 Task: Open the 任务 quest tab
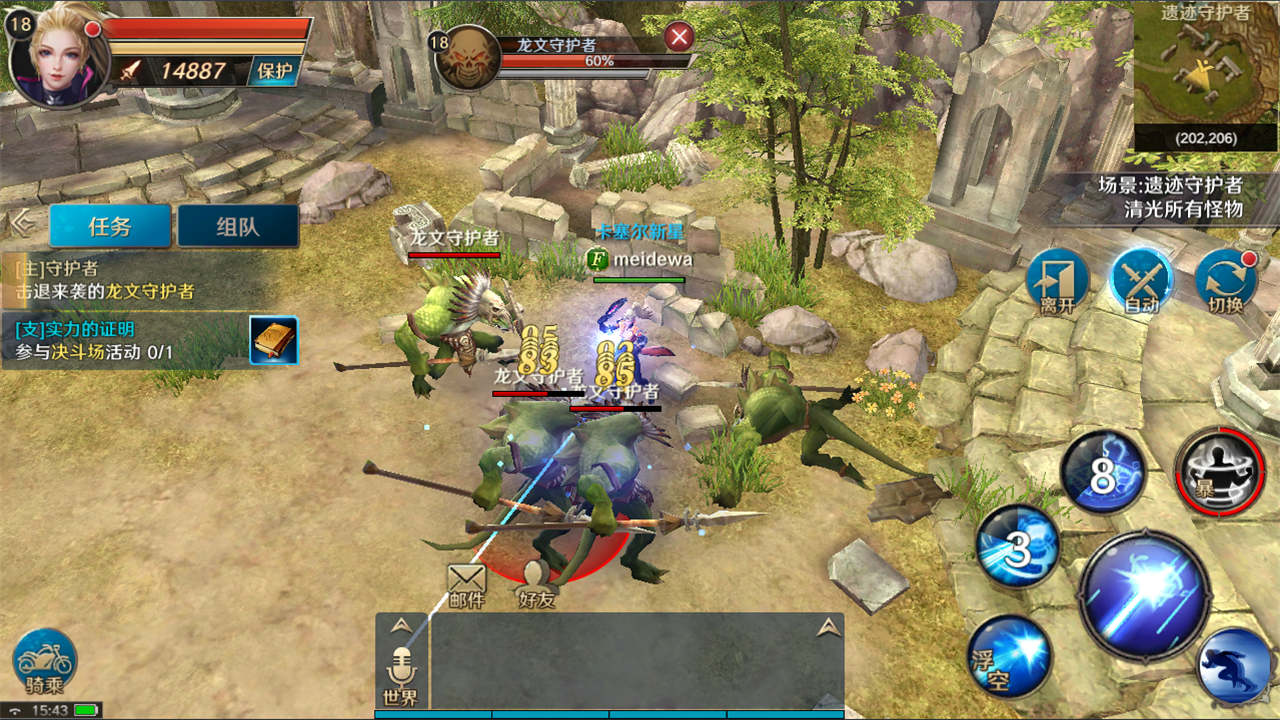click(110, 226)
